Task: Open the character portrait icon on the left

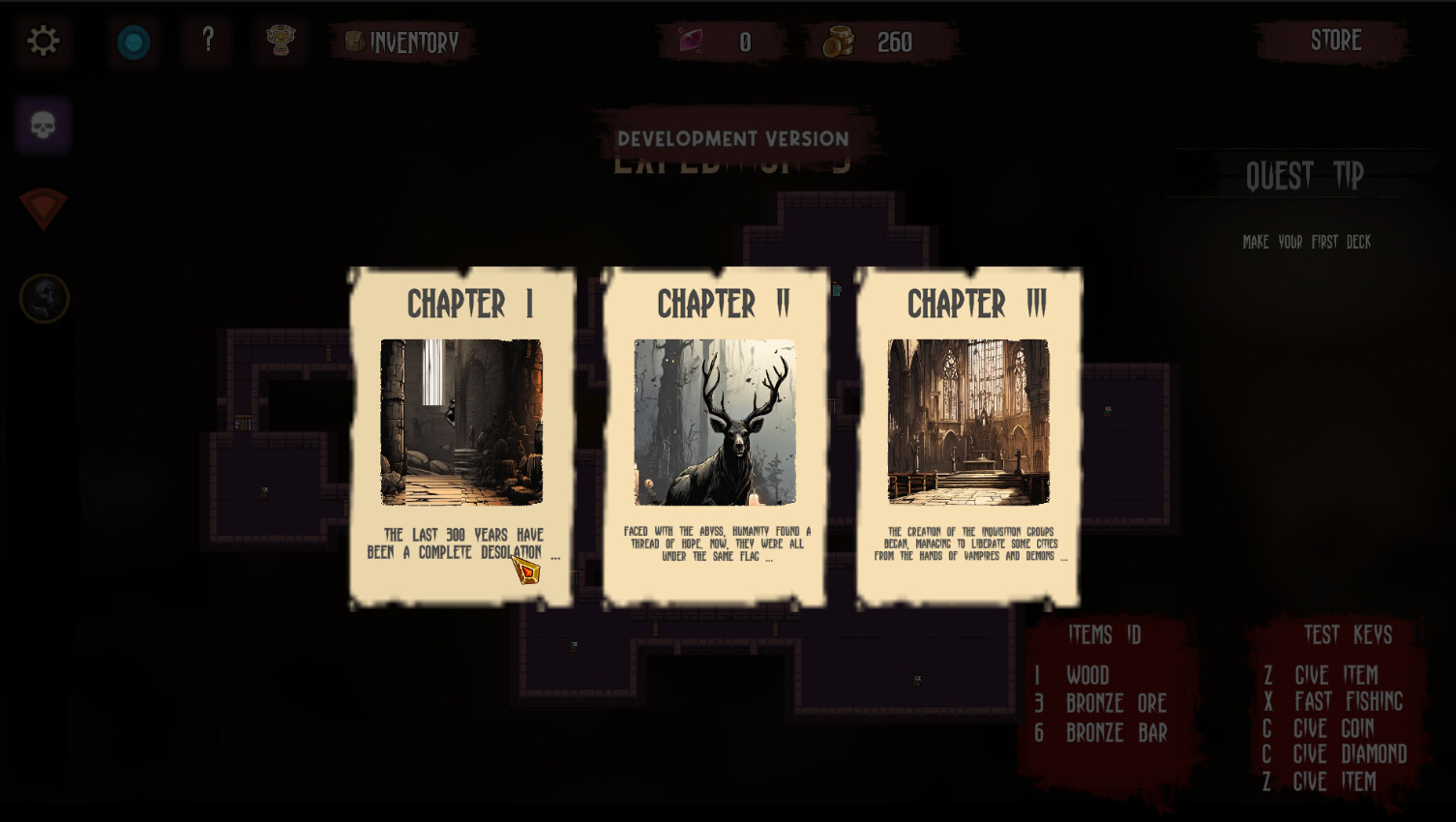Action: (x=44, y=298)
